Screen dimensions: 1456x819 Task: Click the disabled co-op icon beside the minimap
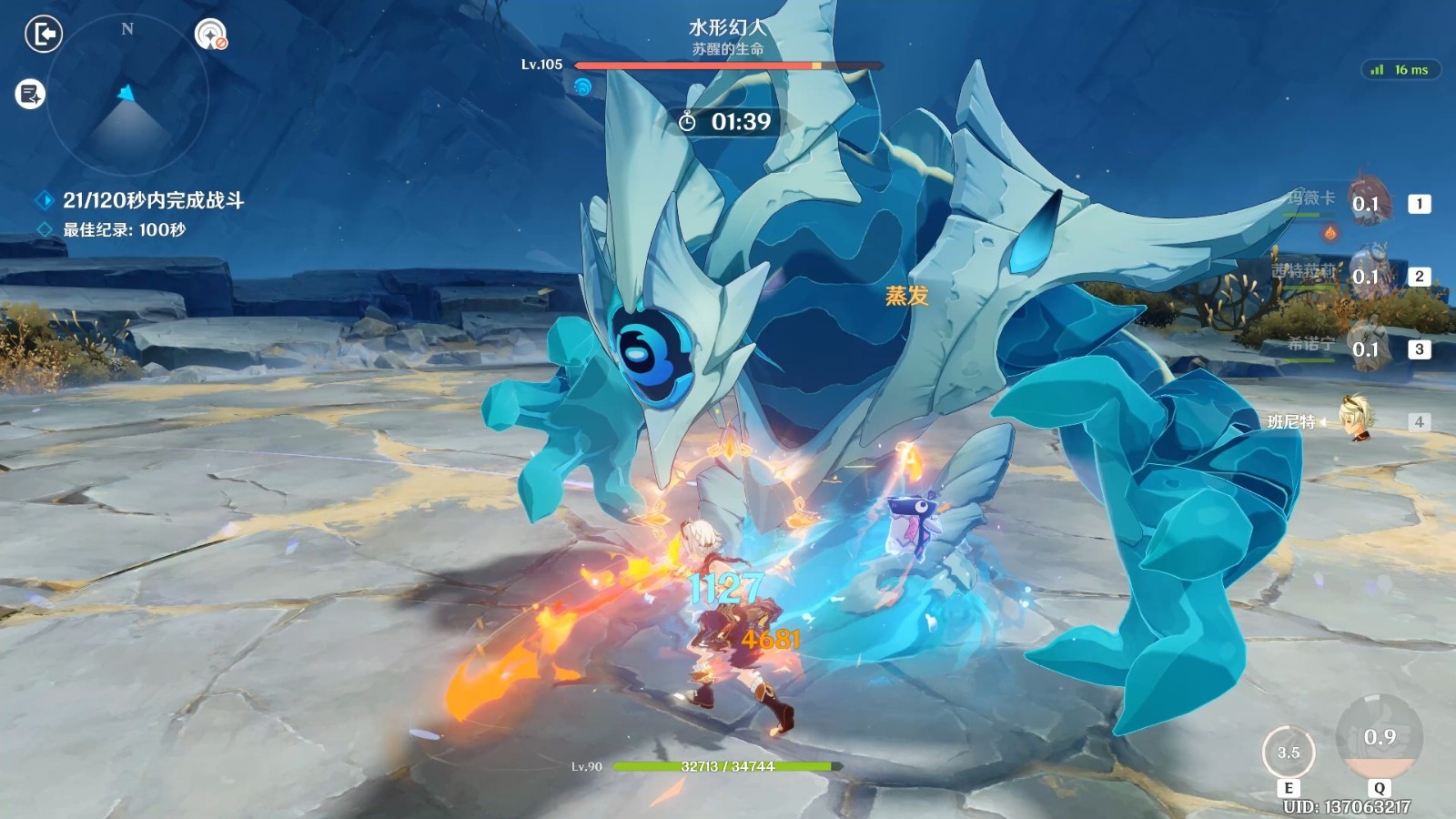211,35
